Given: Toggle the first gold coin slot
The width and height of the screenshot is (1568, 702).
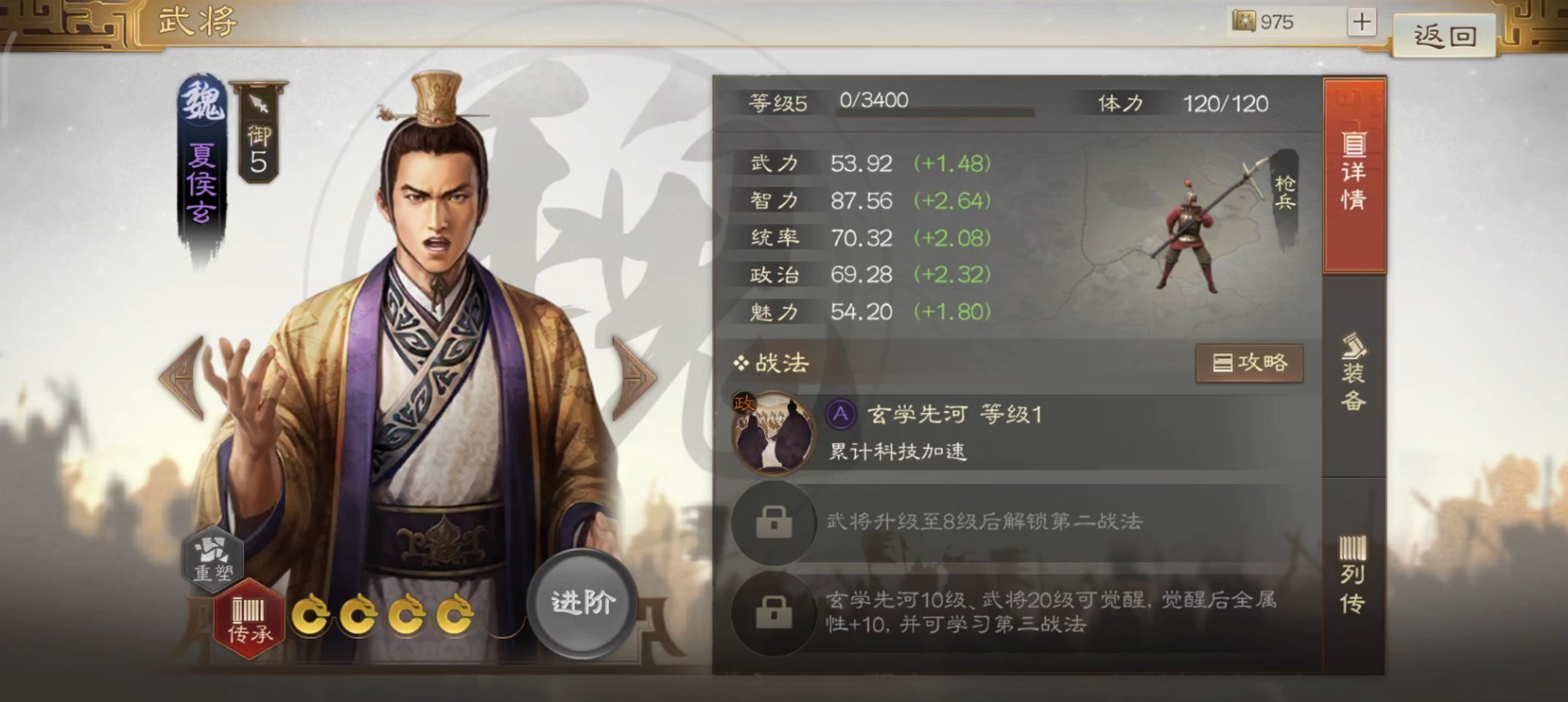Looking at the screenshot, I should (x=311, y=616).
